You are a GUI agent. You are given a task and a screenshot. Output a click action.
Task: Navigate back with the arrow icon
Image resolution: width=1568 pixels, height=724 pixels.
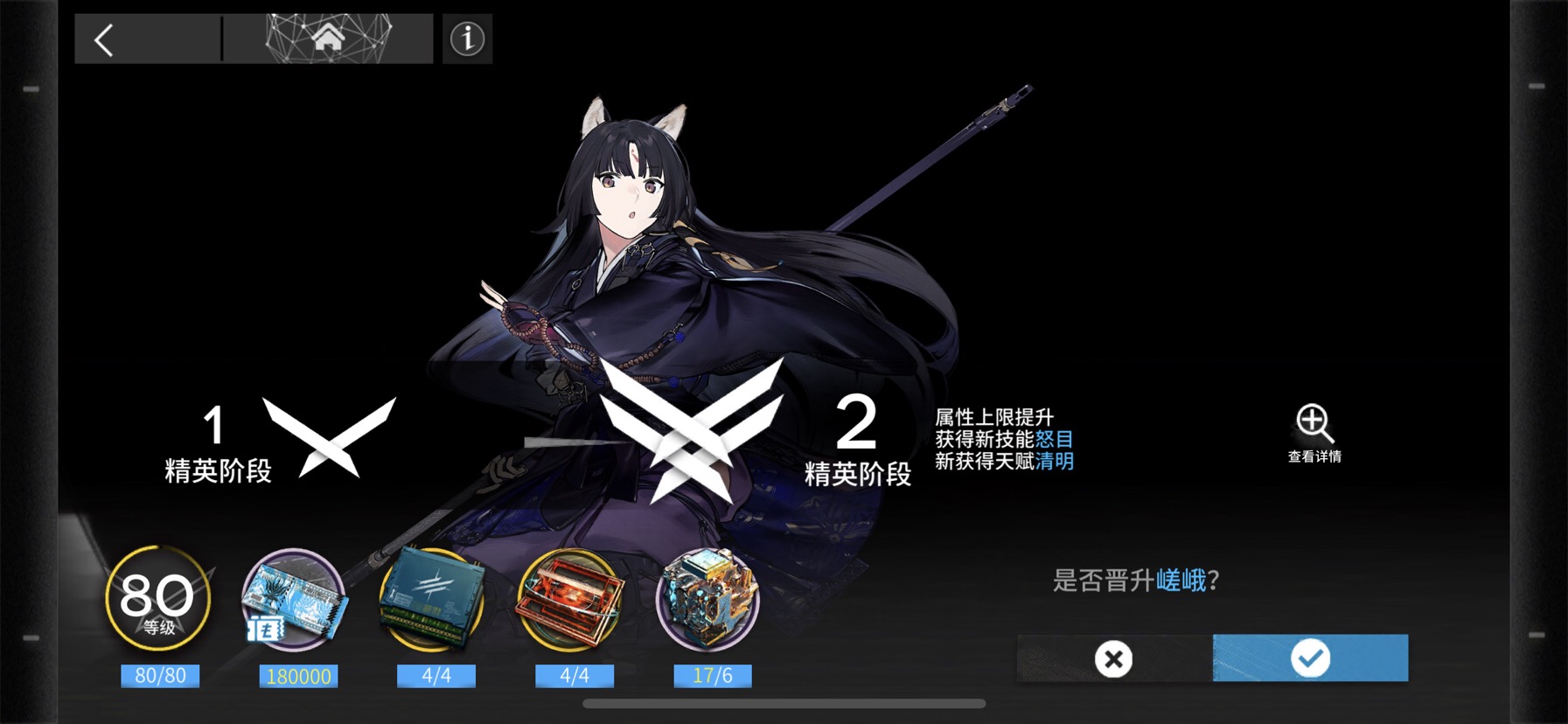(x=102, y=38)
